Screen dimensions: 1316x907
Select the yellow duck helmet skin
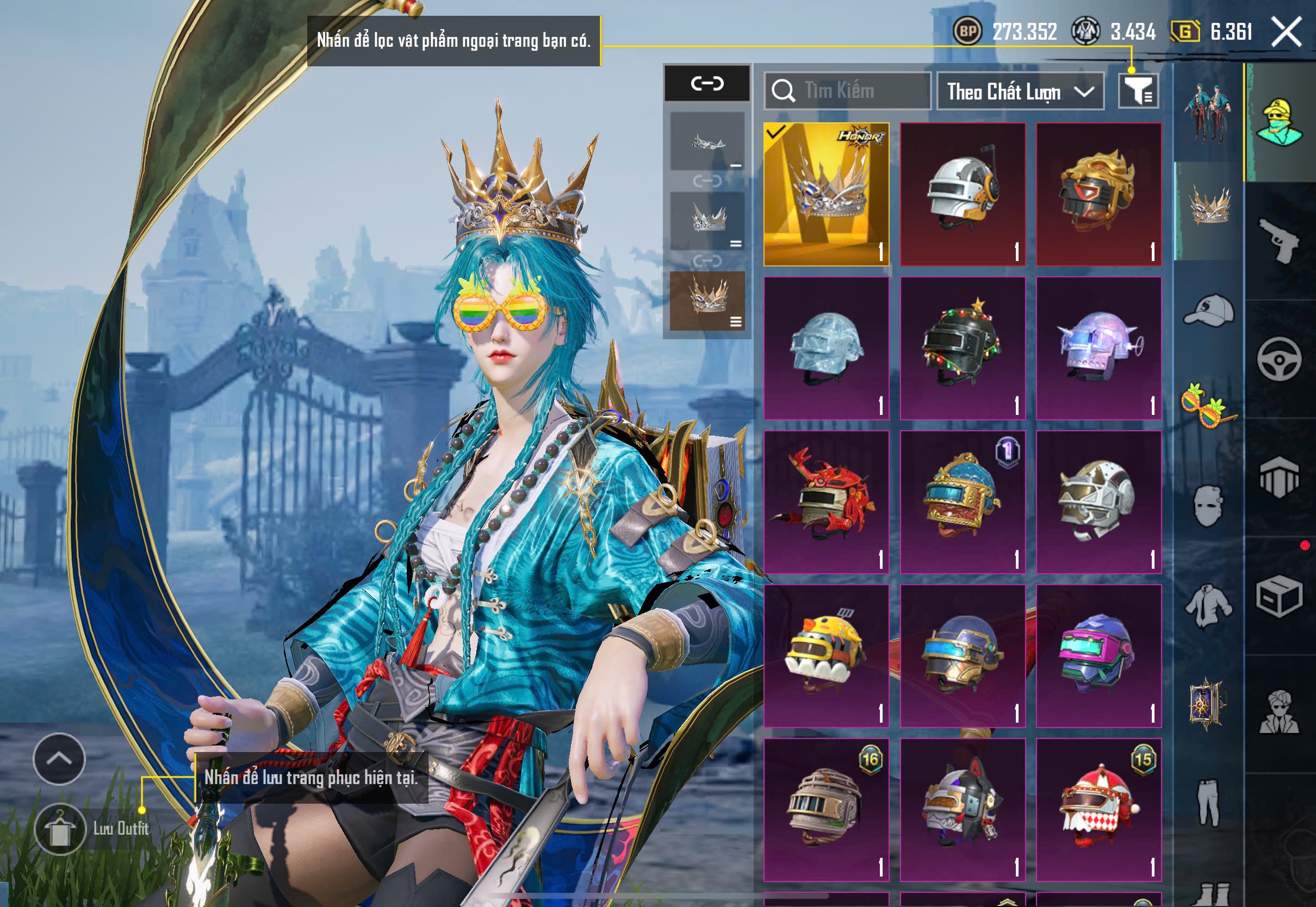pyautogui.click(x=826, y=656)
